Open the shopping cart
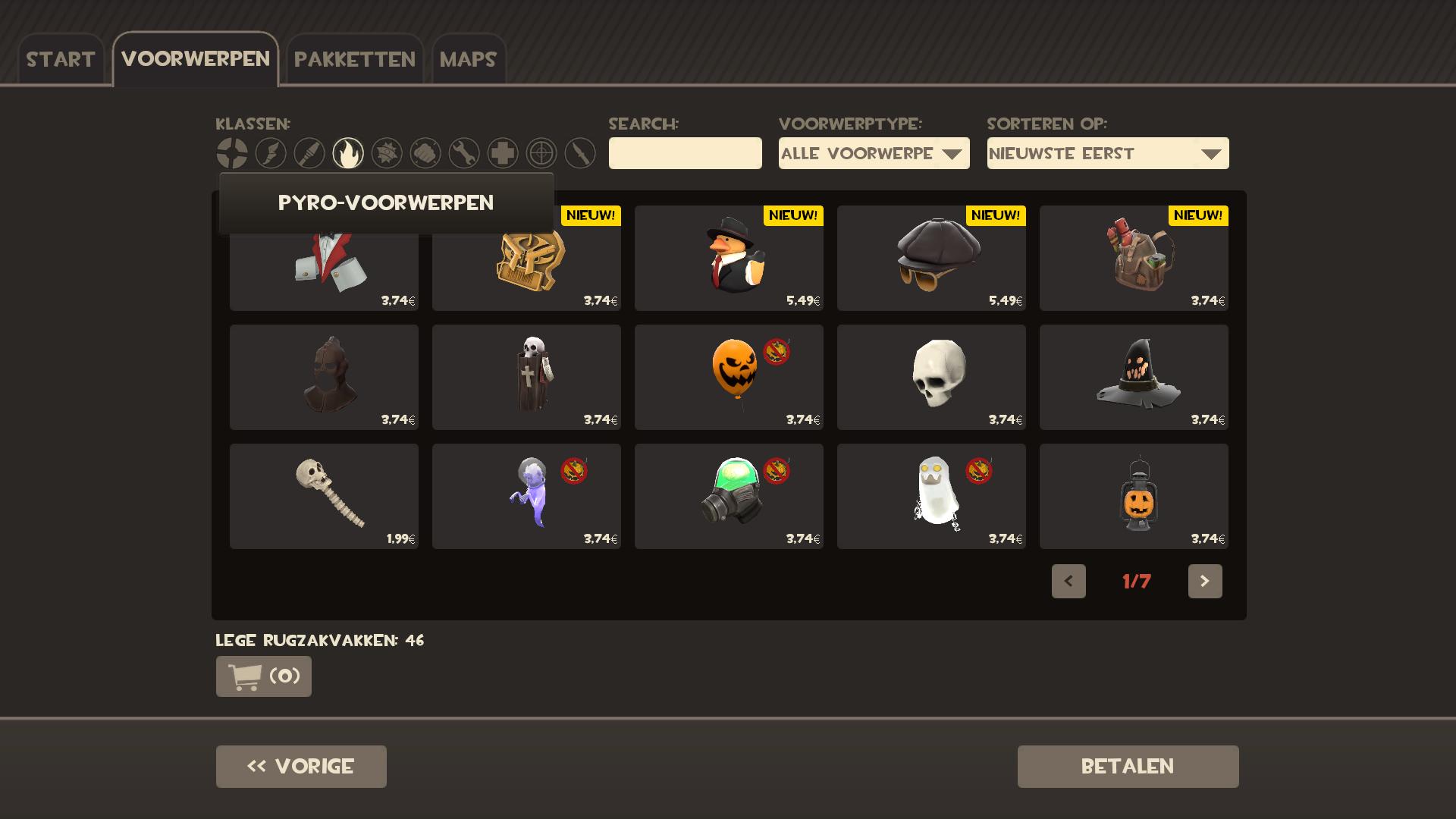 pos(263,676)
